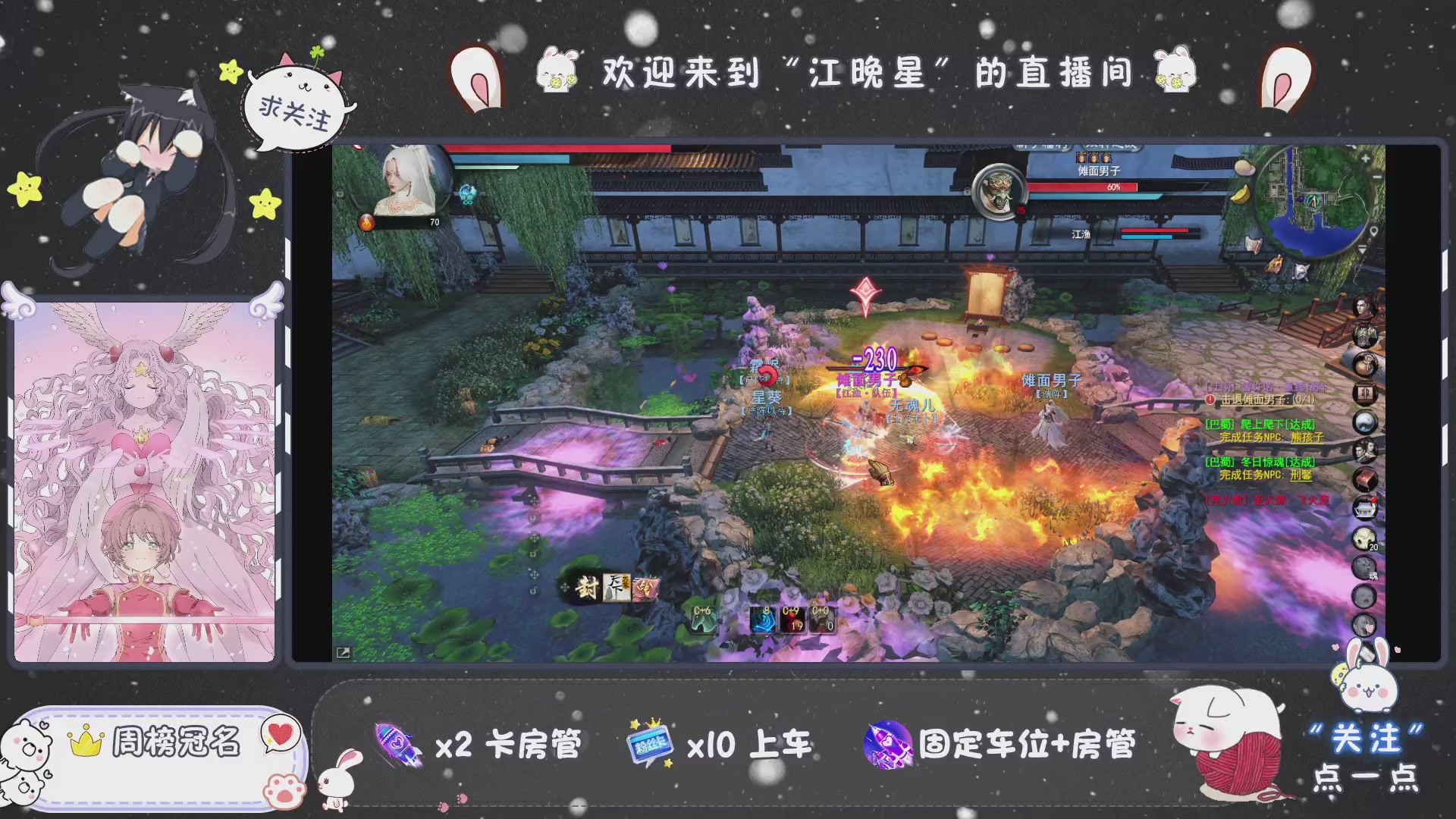Select the 魂 soul orb icon in the sidebar
The height and width of the screenshot is (819, 1456).
coord(1367,567)
